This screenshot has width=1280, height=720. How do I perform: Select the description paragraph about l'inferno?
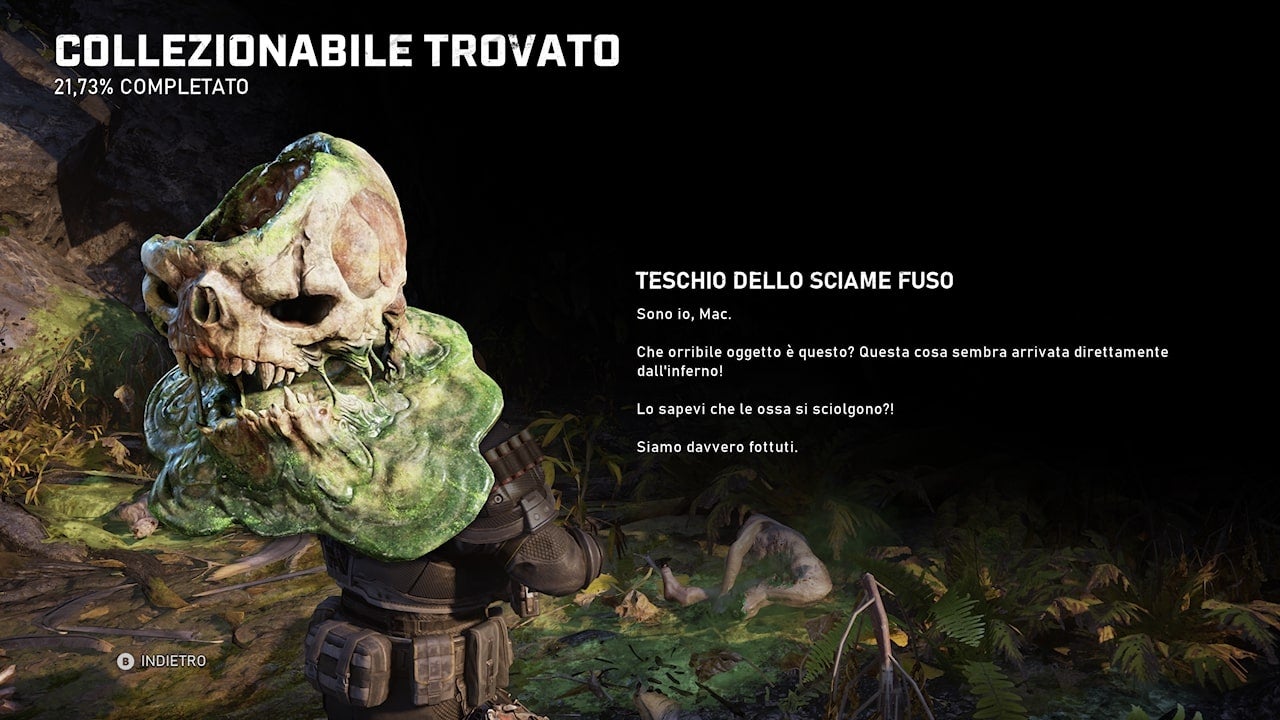tap(902, 360)
